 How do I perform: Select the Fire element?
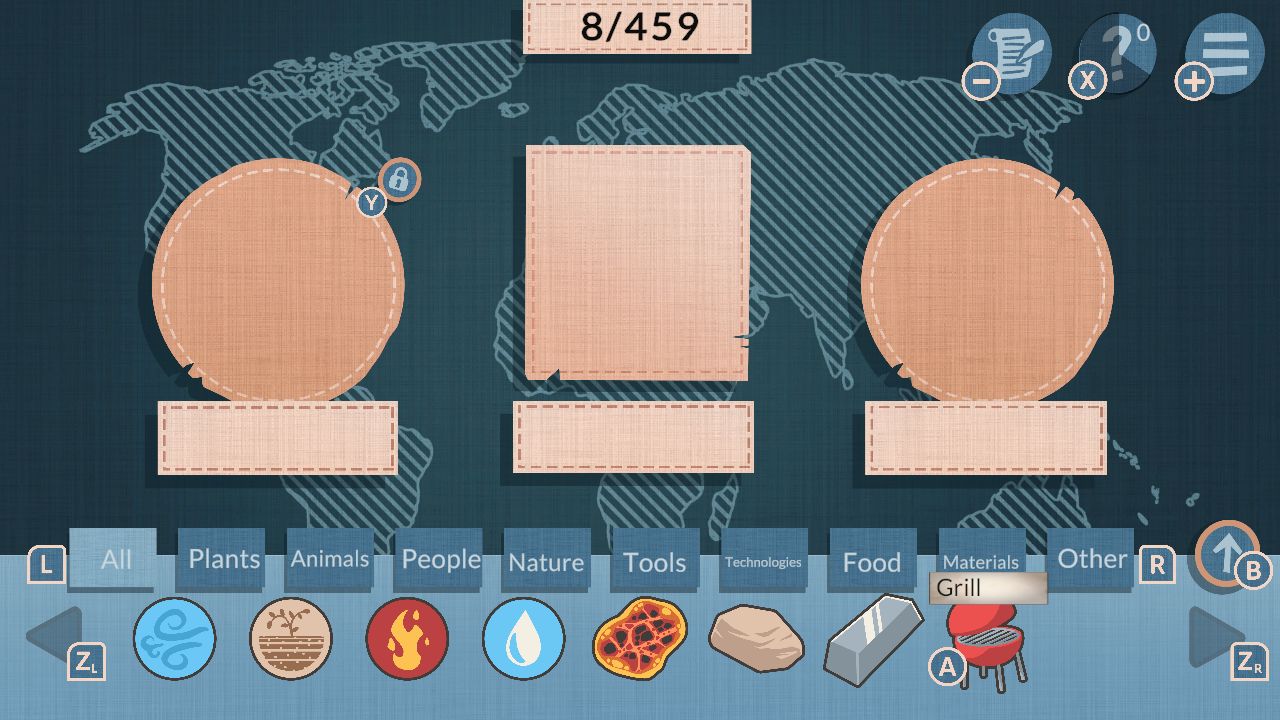pyautogui.click(x=407, y=640)
